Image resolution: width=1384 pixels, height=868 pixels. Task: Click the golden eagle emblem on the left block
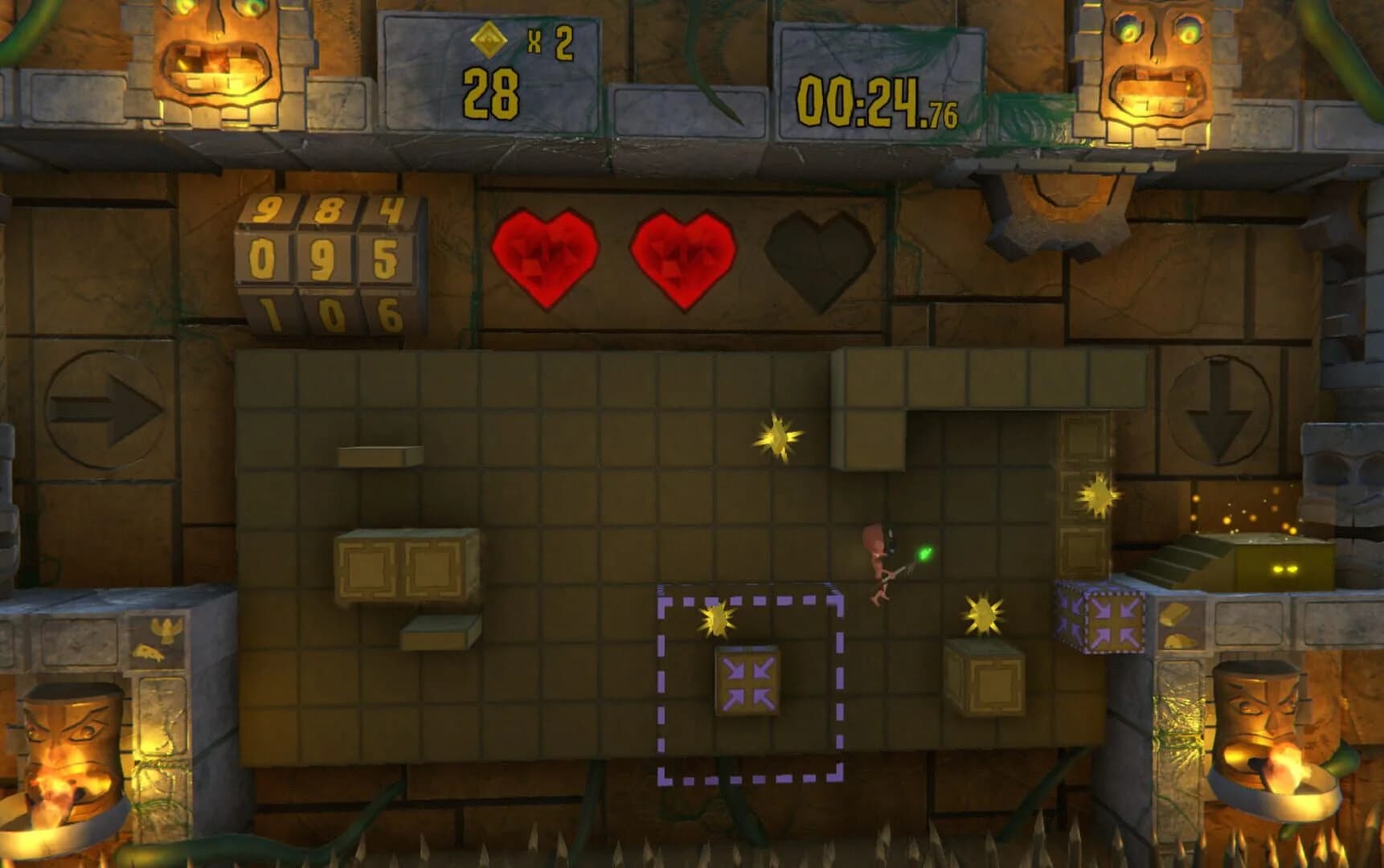tap(166, 629)
